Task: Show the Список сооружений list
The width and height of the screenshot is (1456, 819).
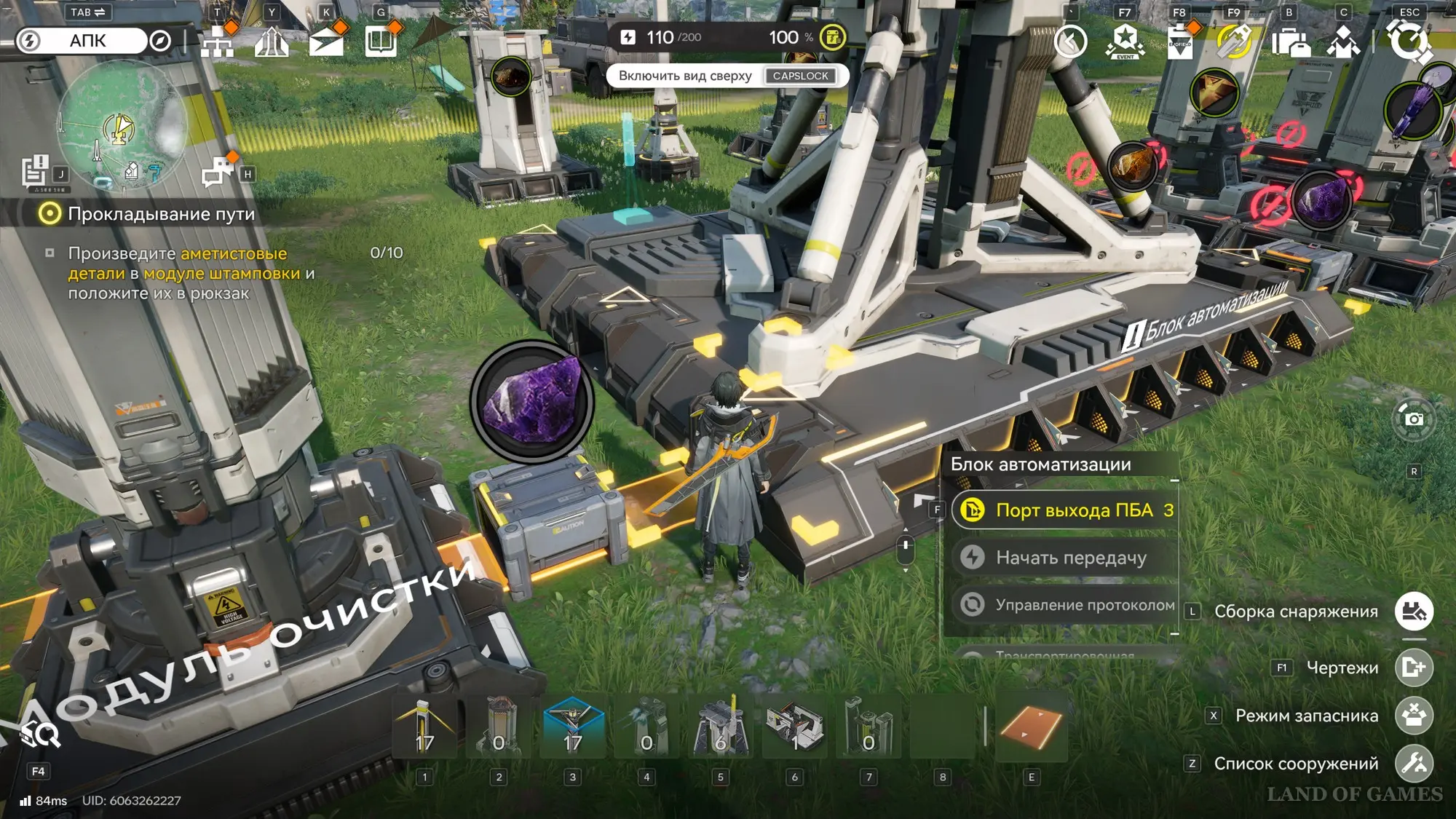Action: 1414,764
